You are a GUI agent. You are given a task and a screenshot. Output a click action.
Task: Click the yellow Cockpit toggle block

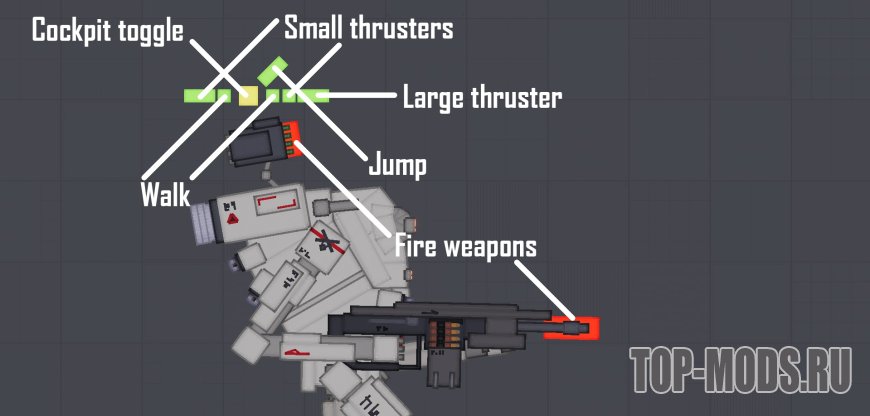click(249, 95)
